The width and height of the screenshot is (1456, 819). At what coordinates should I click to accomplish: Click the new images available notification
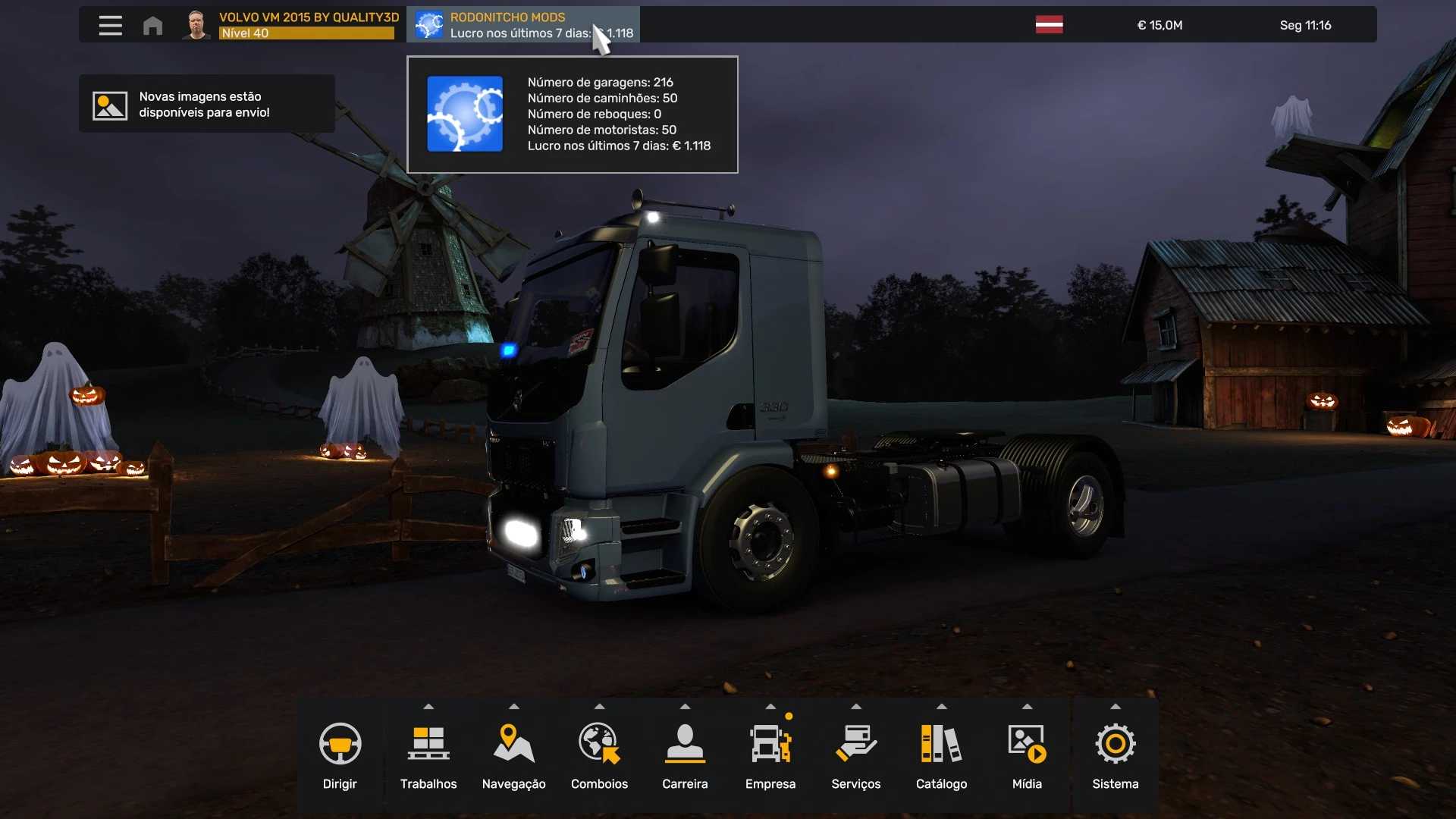click(x=206, y=105)
